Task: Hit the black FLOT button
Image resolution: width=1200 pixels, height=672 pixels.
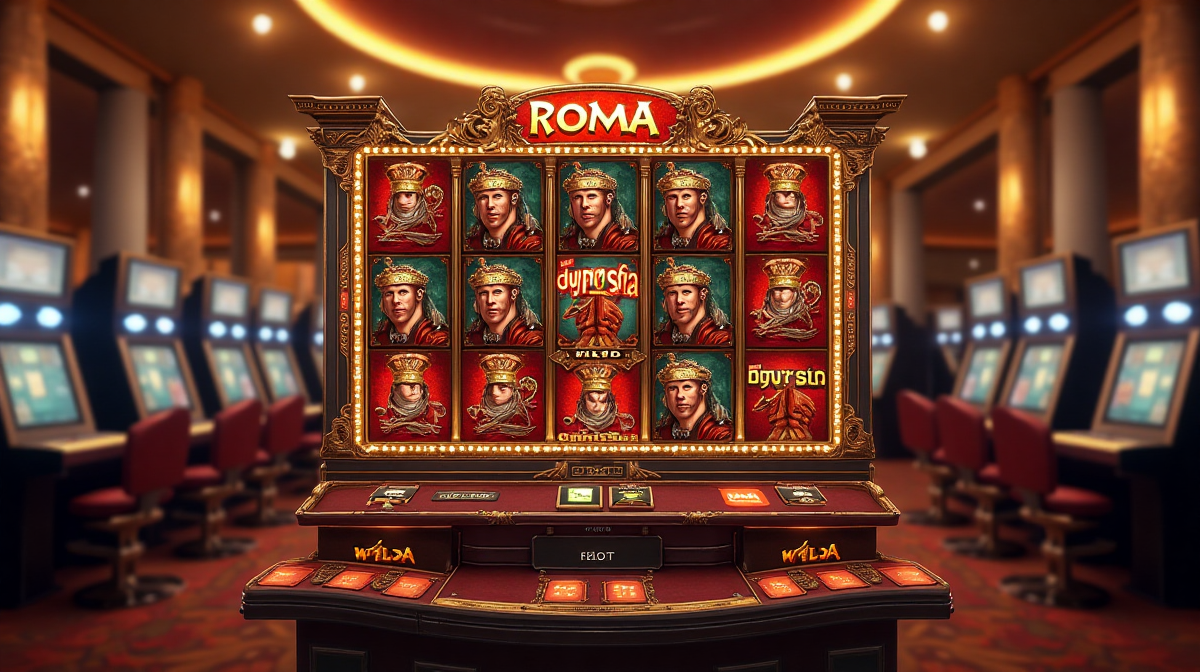Action: point(596,552)
